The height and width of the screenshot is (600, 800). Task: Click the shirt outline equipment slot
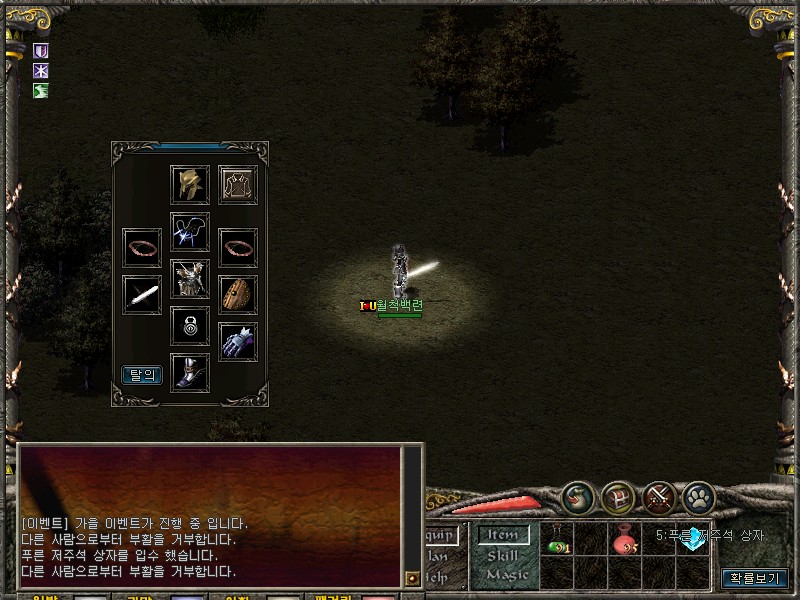pyautogui.click(x=239, y=185)
